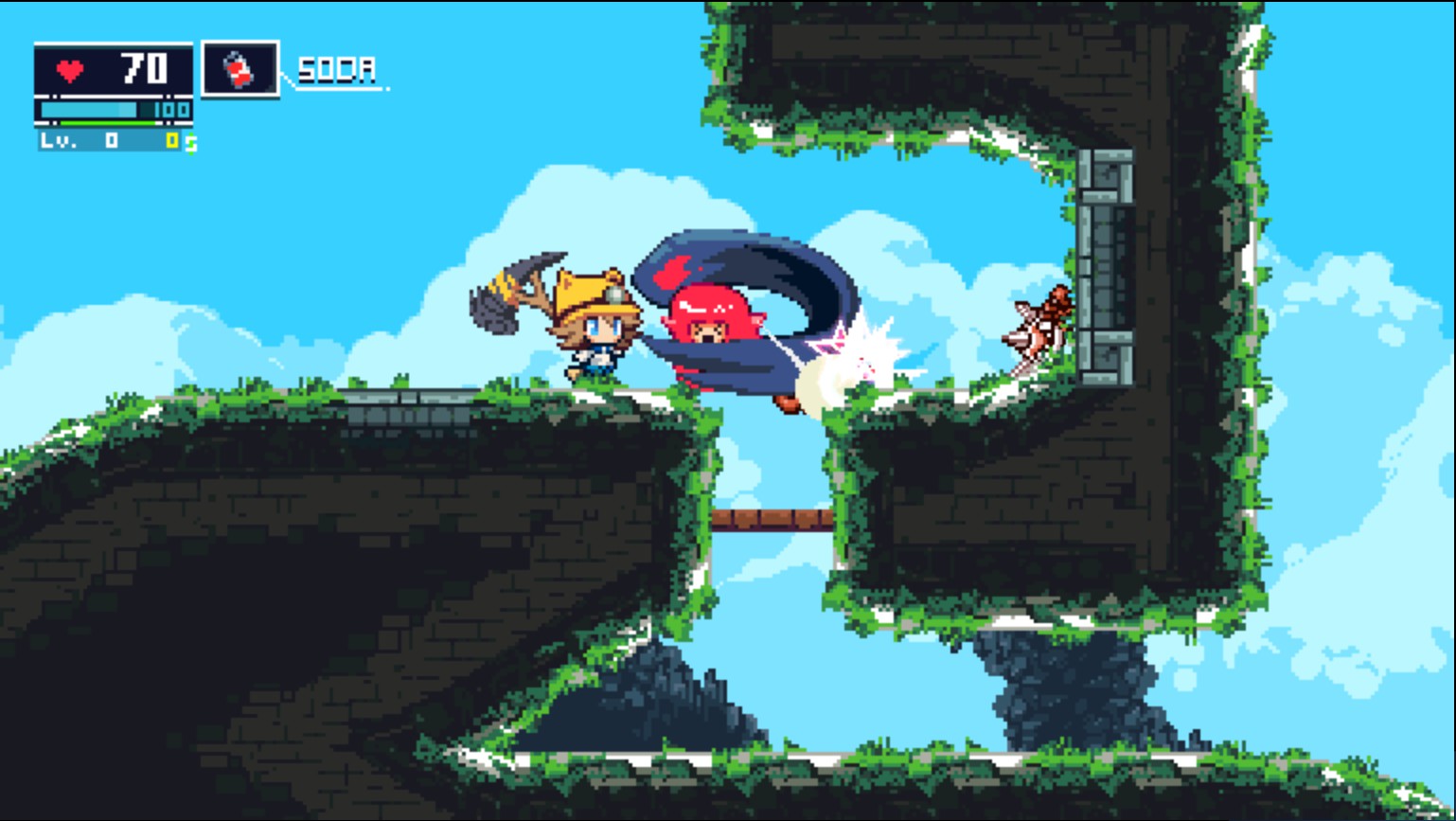Click the 100 health capacity number

[x=170, y=110]
